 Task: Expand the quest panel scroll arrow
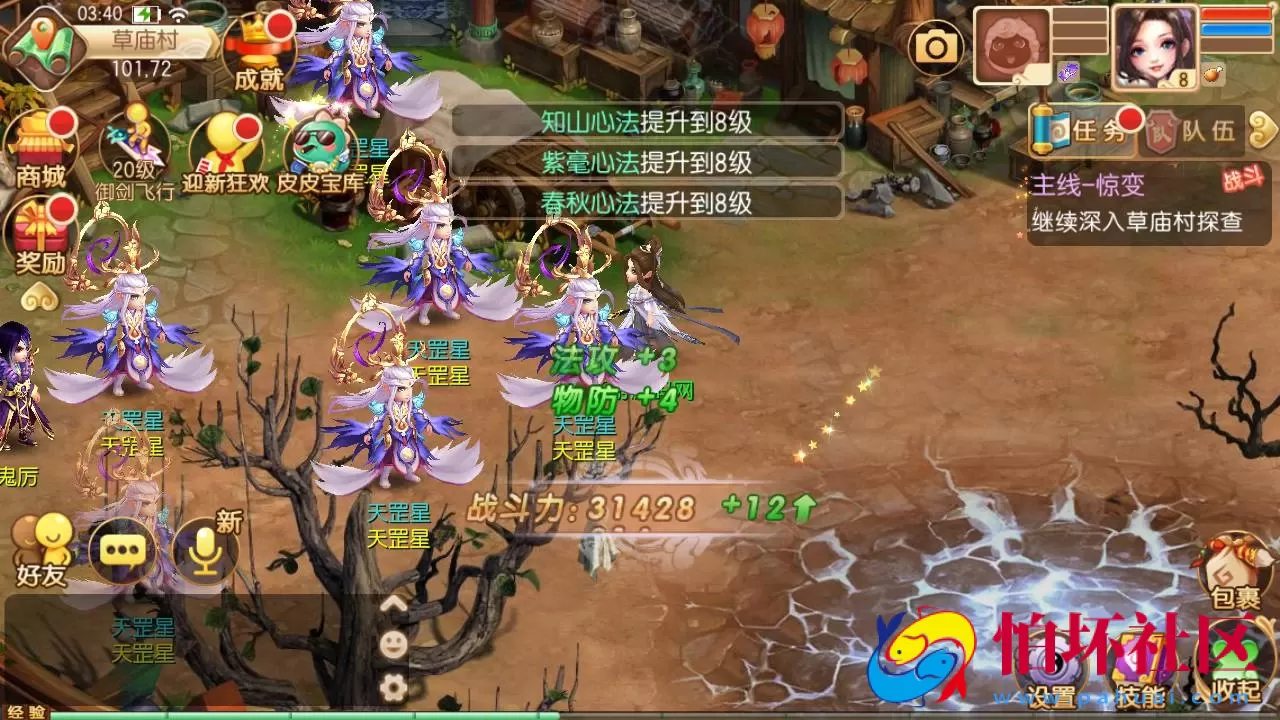click(1263, 131)
